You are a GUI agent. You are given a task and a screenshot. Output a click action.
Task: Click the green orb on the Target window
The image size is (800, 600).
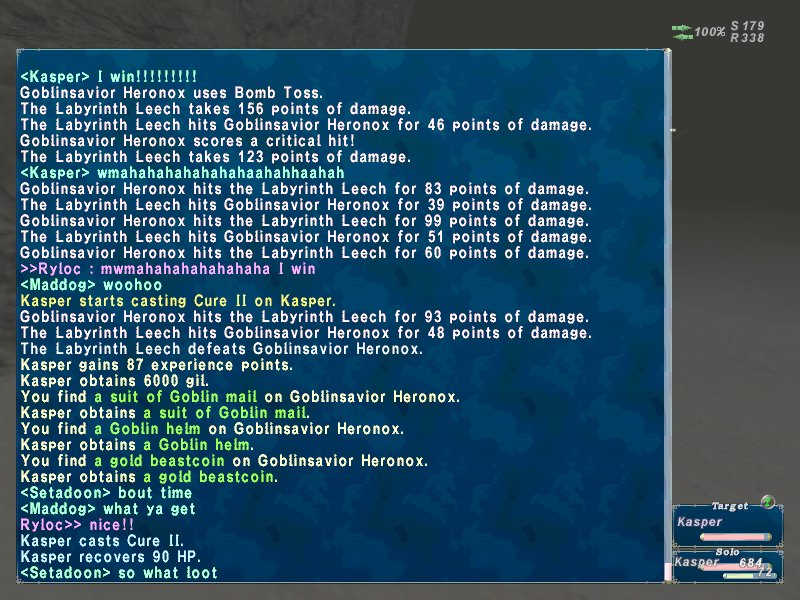767,502
